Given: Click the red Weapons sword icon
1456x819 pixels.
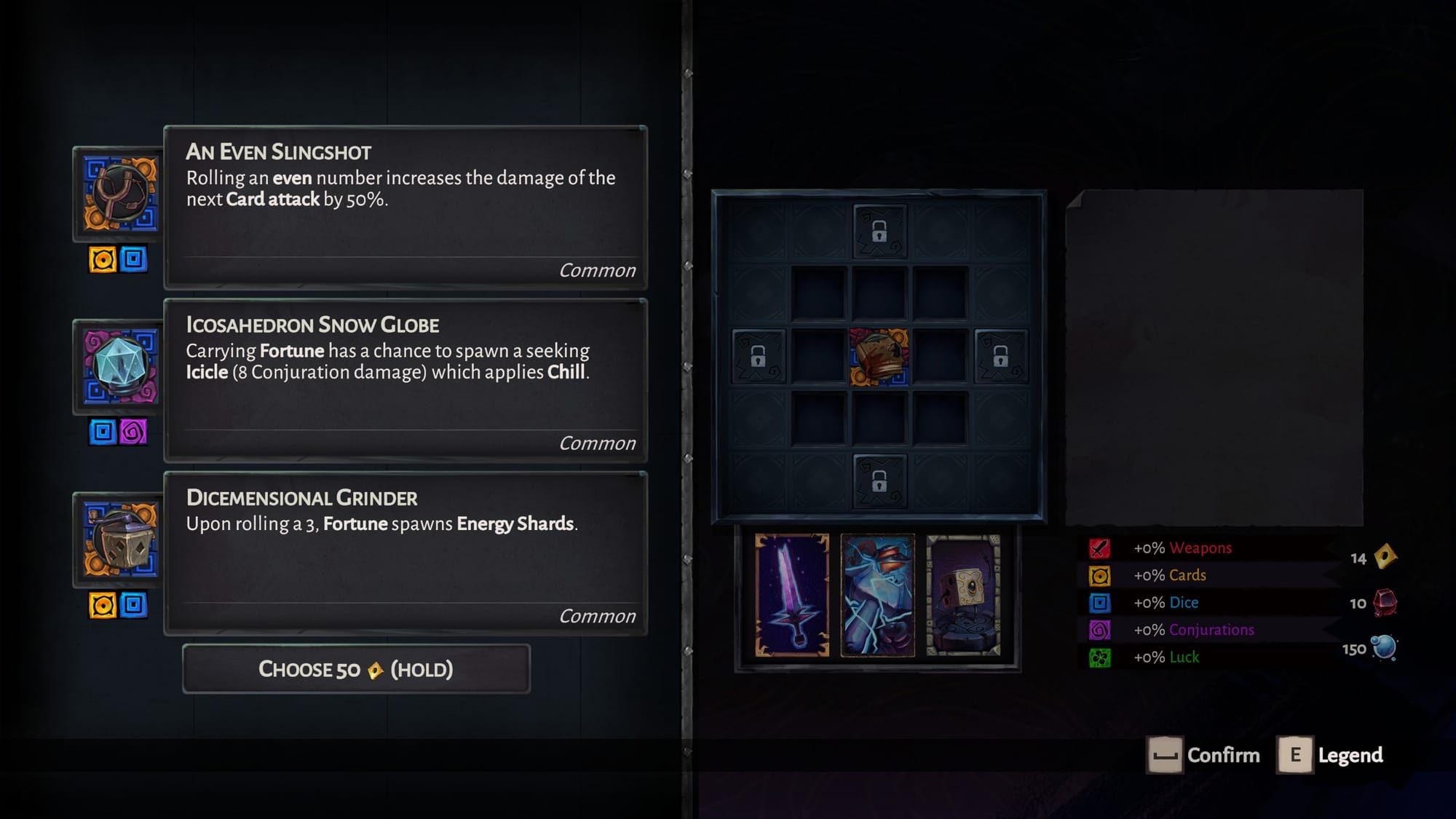Looking at the screenshot, I should coord(1101,548).
